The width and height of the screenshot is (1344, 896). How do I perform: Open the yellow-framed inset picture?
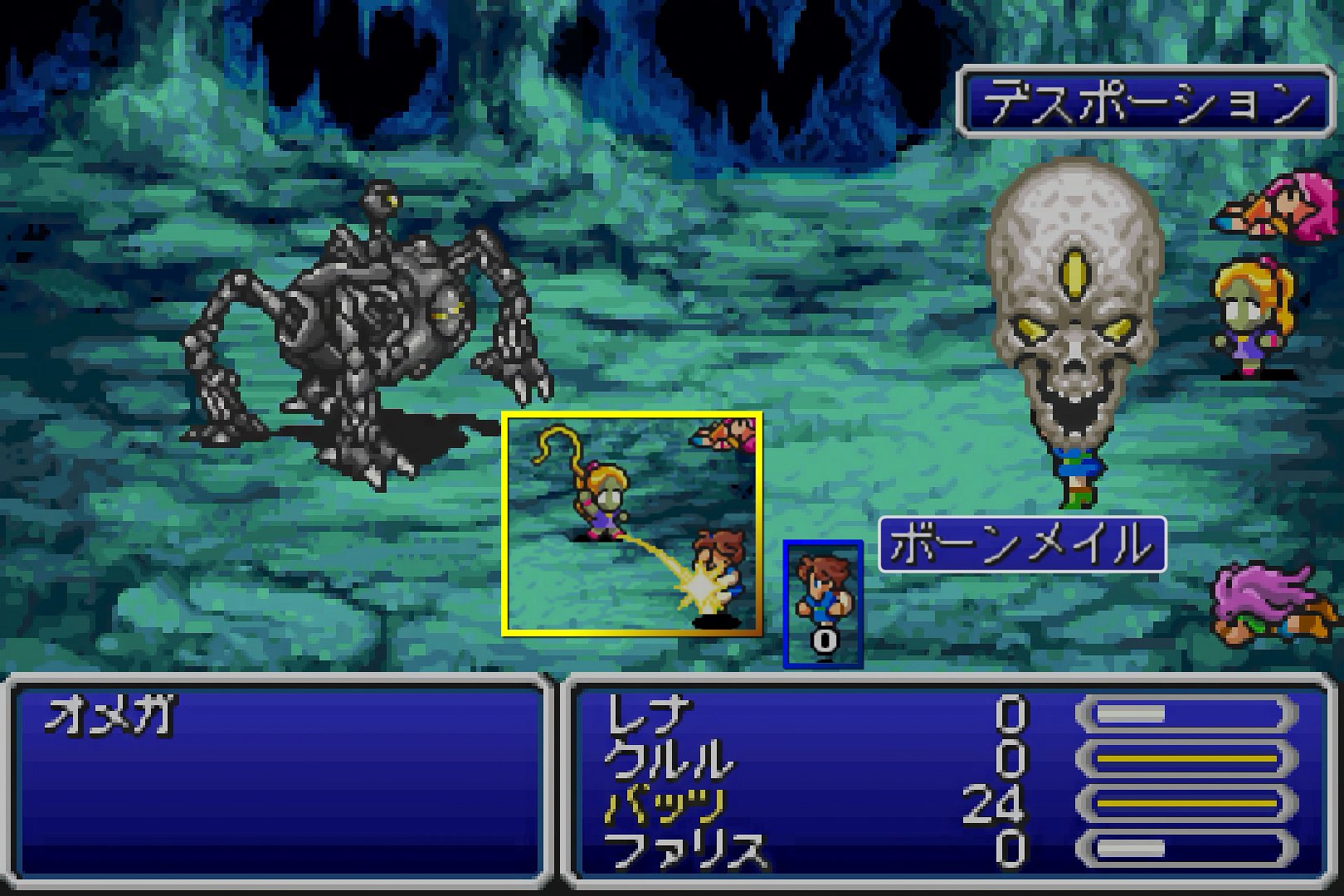point(631,524)
